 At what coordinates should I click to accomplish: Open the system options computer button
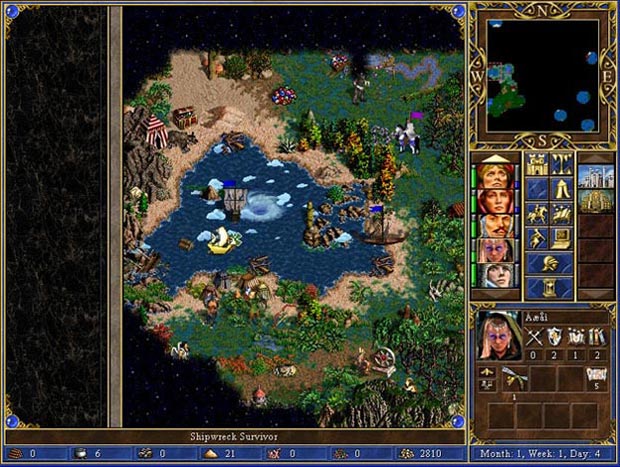tap(561, 237)
